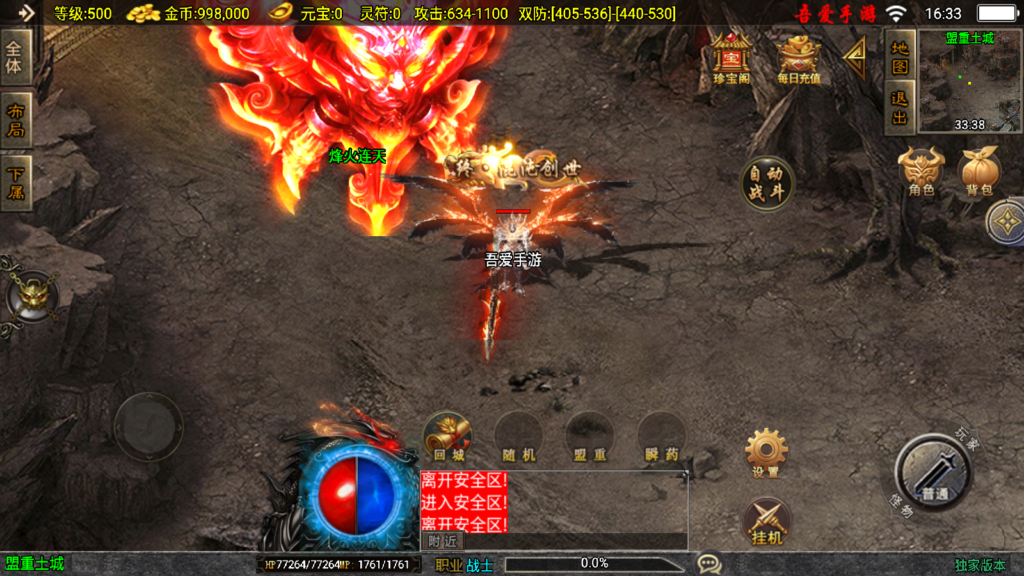Use the 瞬药 potion slot
Image resolution: width=1024 pixels, height=576 pixels.
[661, 437]
